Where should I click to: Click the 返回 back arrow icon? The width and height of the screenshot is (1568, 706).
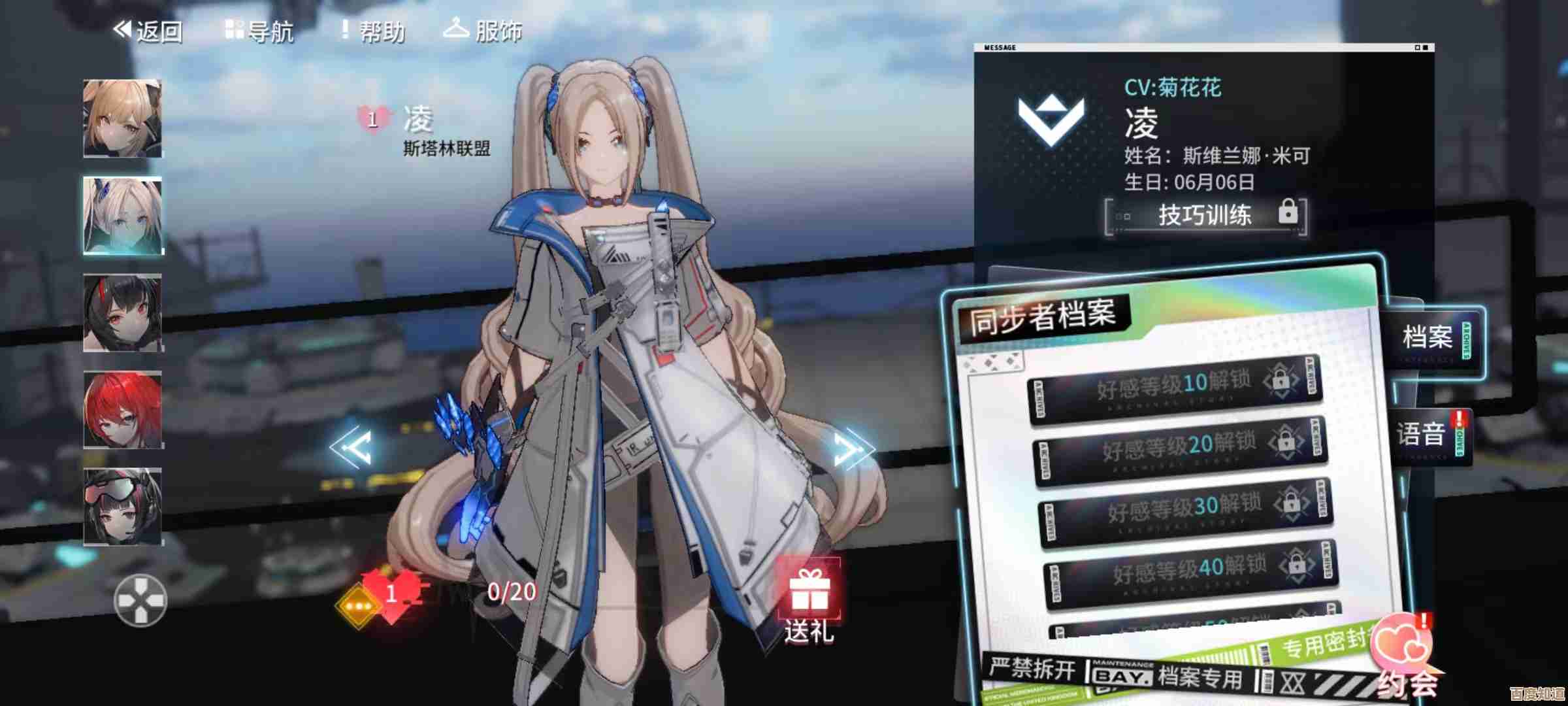121,28
